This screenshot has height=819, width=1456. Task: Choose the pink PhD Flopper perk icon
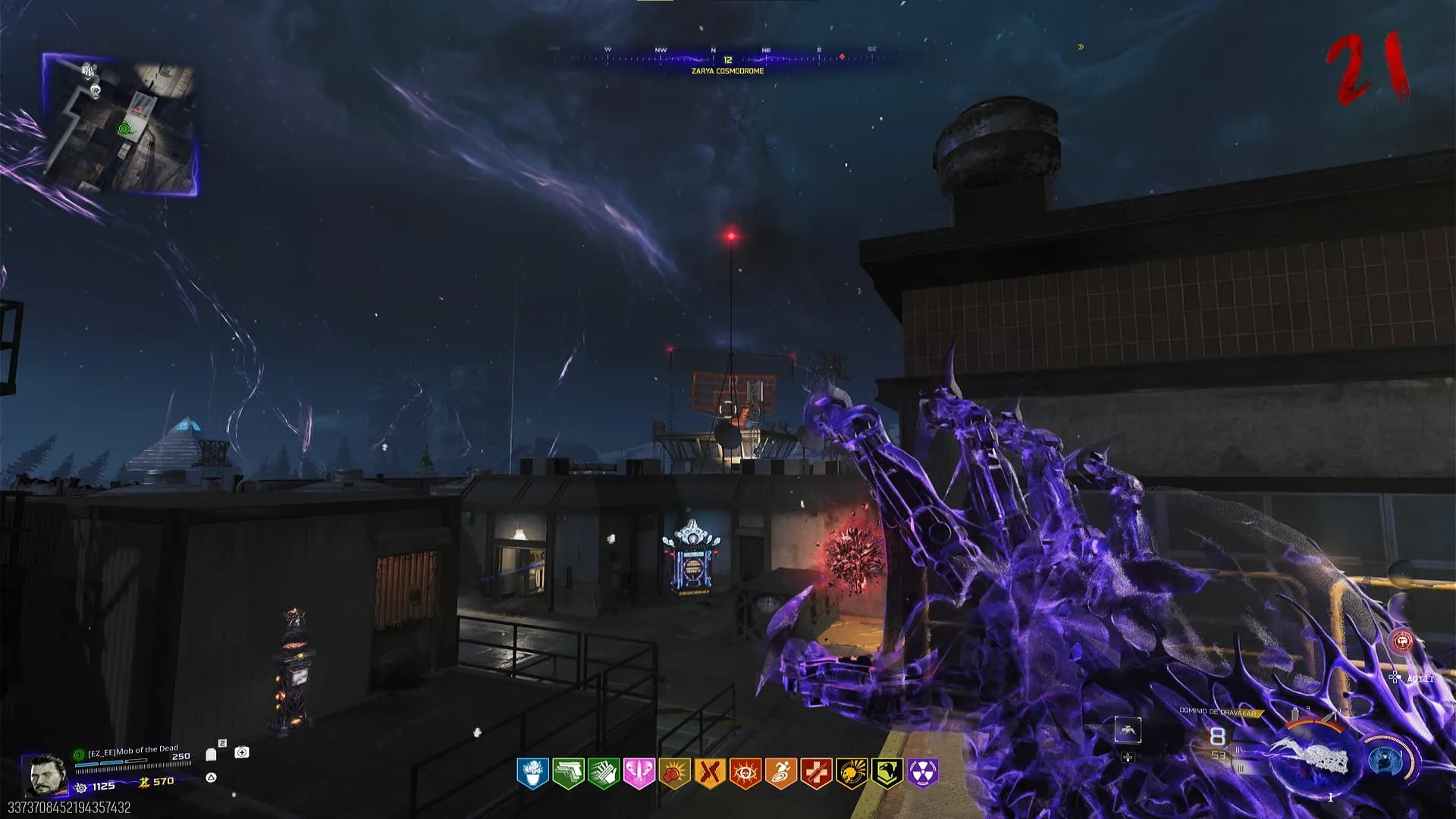(639, 773)
